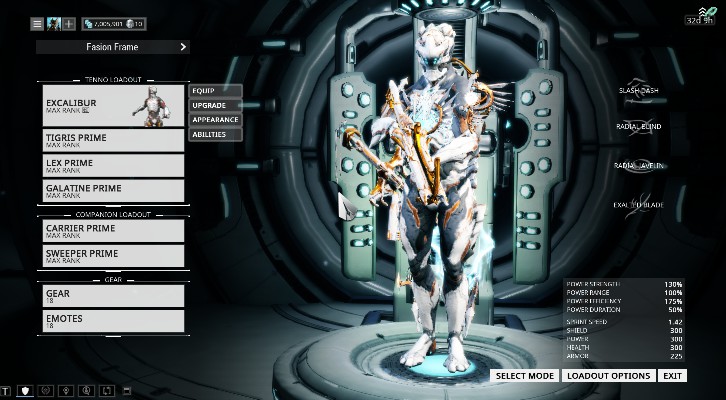The height and width of the screenshot is (400, 726).
Task: Select the Tigris Prime weapon slot
Action: pyautogui.click(x=113, y=140)
